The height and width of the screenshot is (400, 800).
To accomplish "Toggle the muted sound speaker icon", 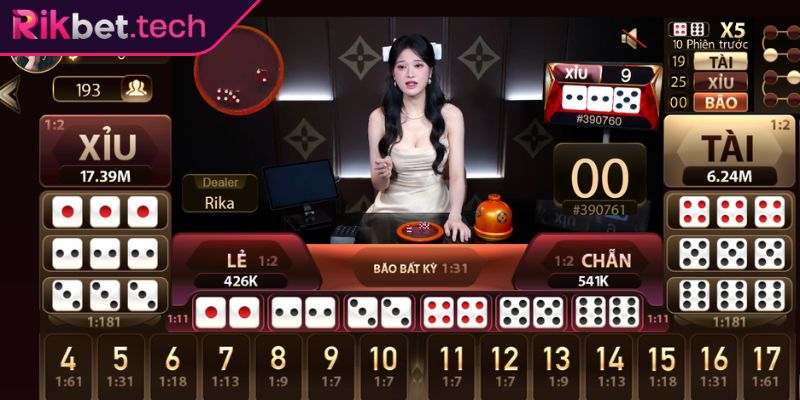I will point(631,39).
